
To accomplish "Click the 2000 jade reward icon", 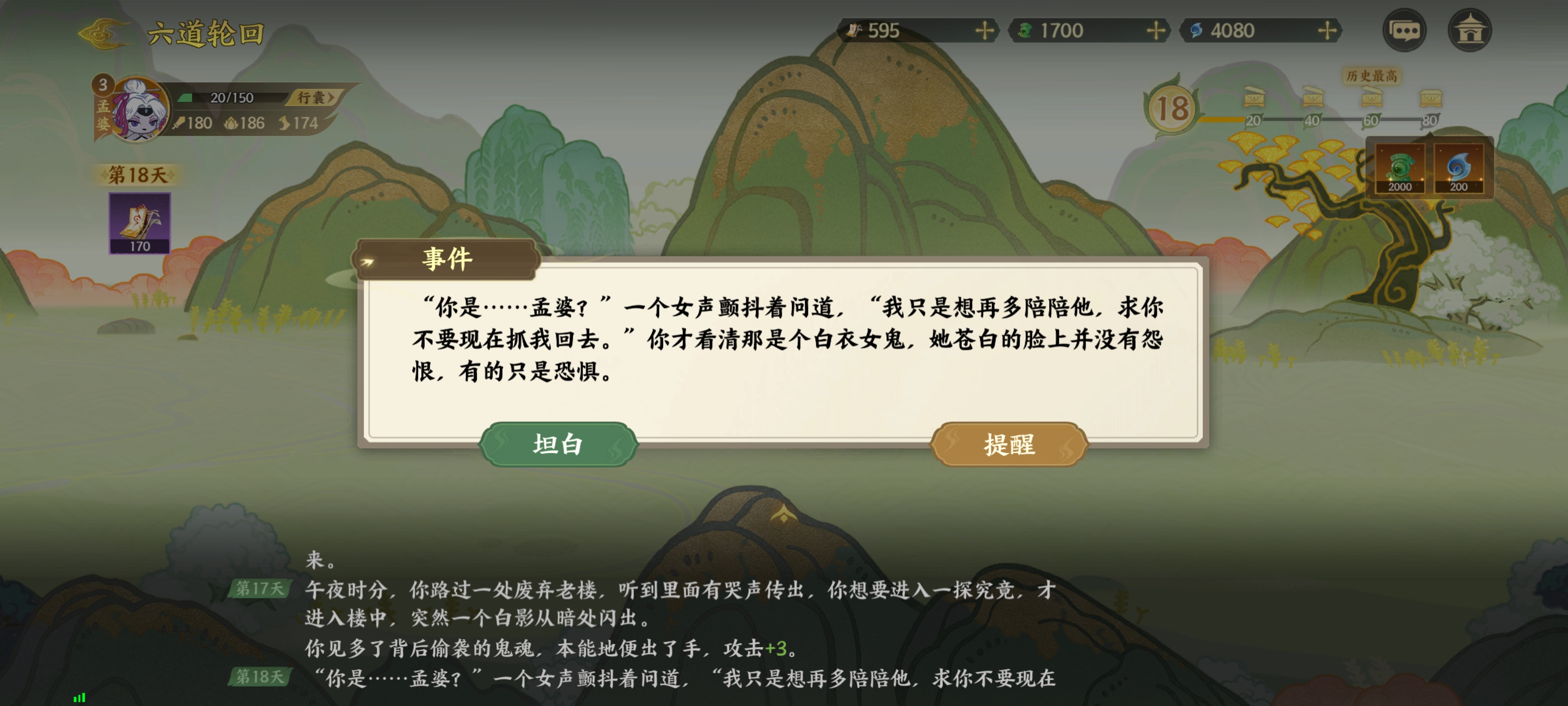I will pyautogui.click(x=1401, y=169).
